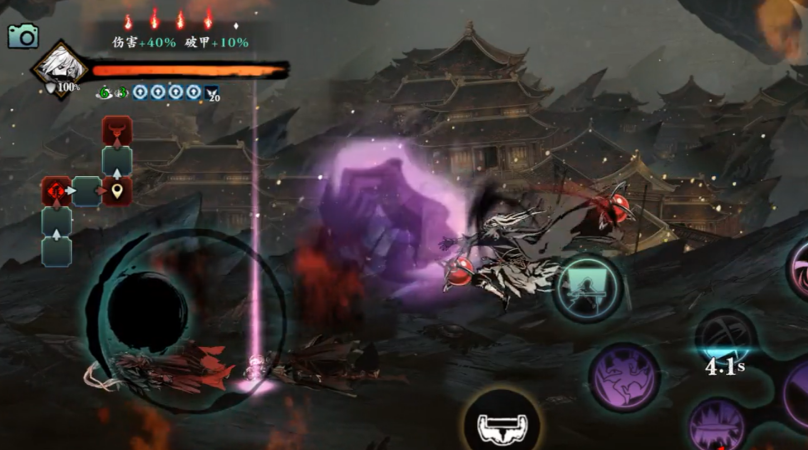Select the location-pin room on the minimap
The height and width of the screenshot is (450, 808).
pyautogui.click(x=117, y=190)
